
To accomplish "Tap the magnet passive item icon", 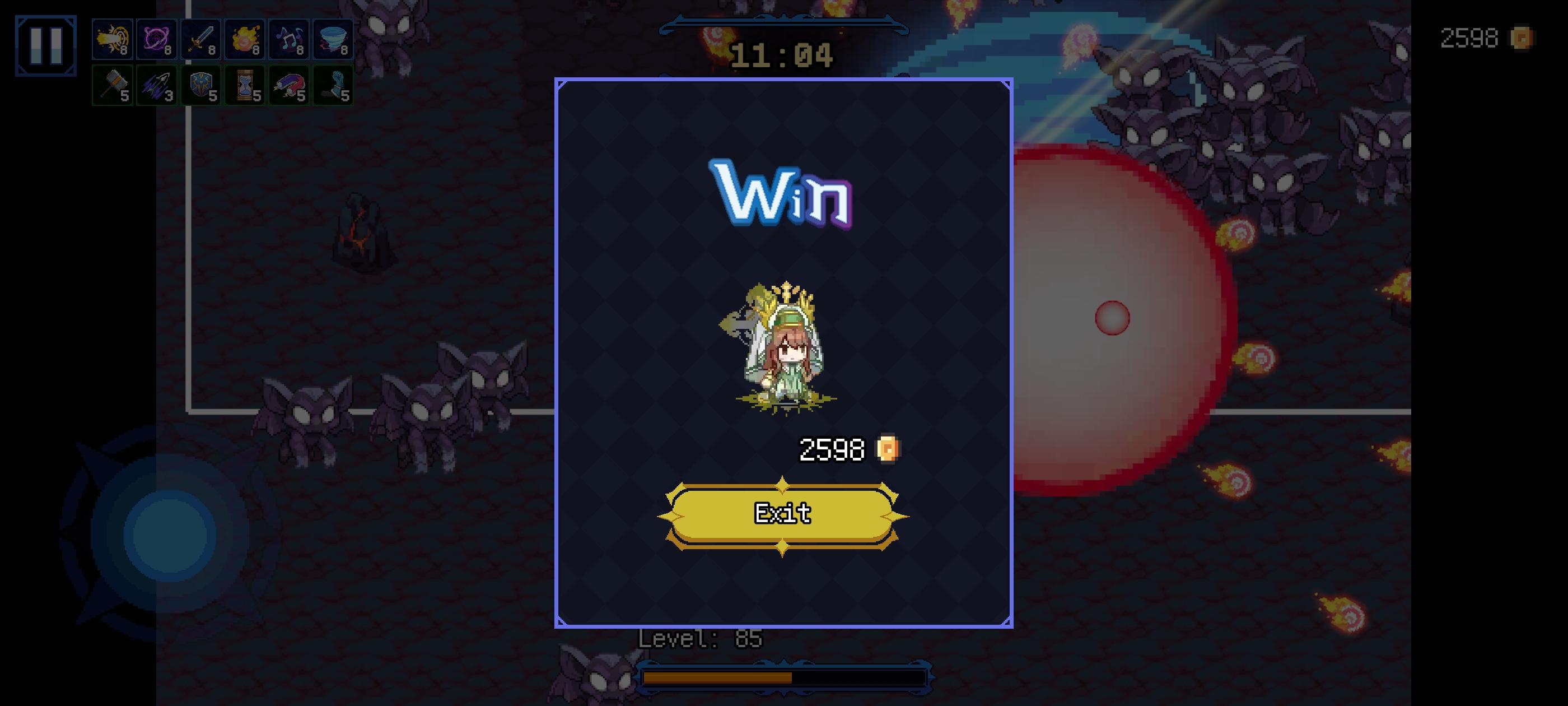I will 290,85.
